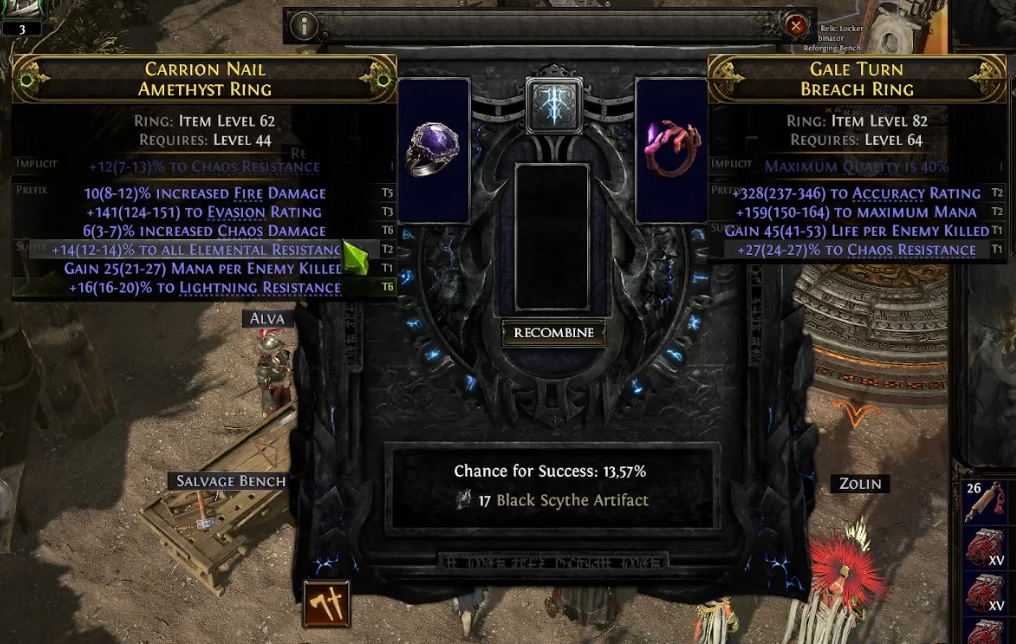Click the Recombine button
This screenshot has width=1016, height=644.
(x=553, y=332)
